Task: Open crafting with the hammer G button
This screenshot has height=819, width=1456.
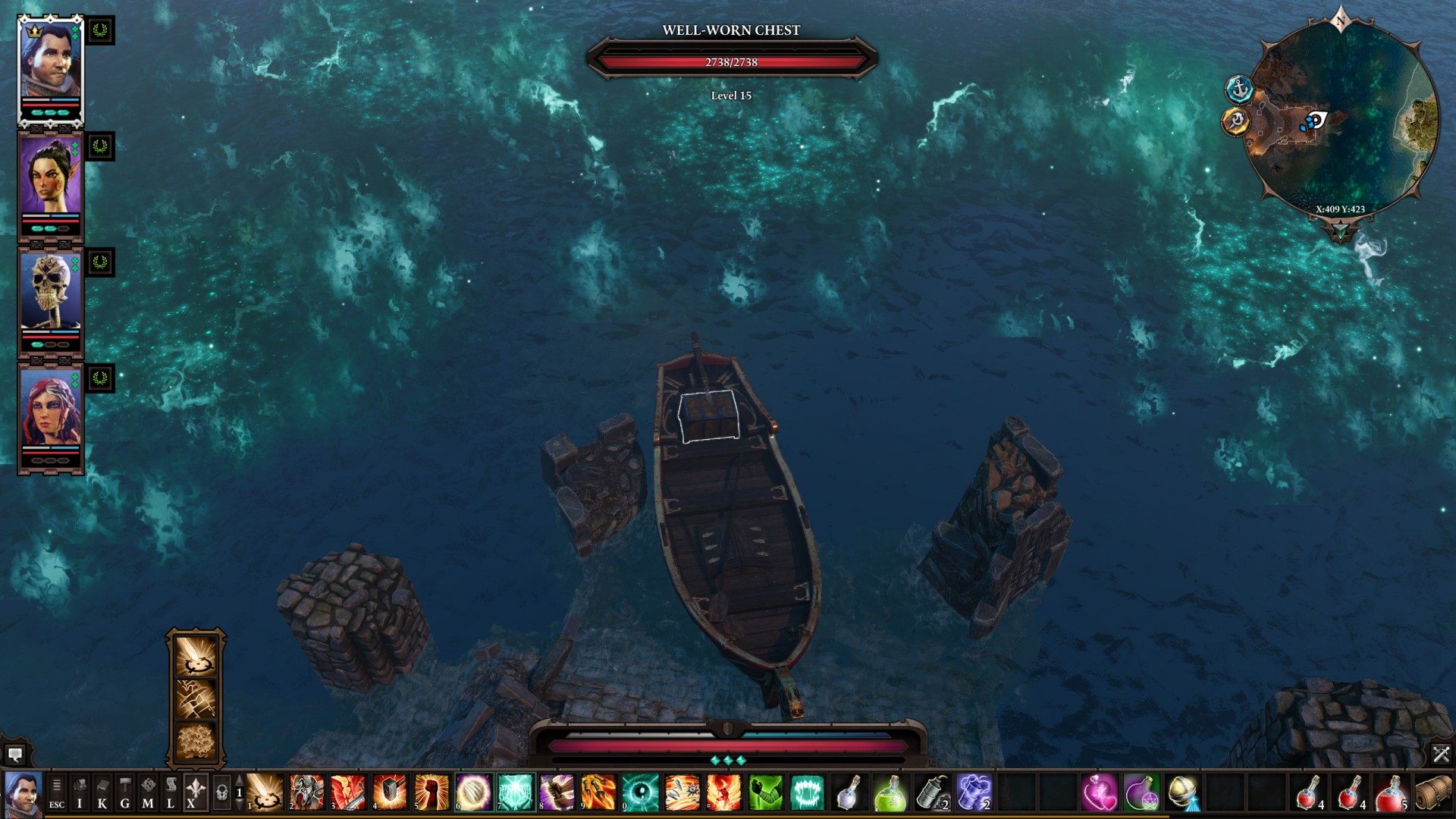Action: pyautogui.click(x=125, y=792)
